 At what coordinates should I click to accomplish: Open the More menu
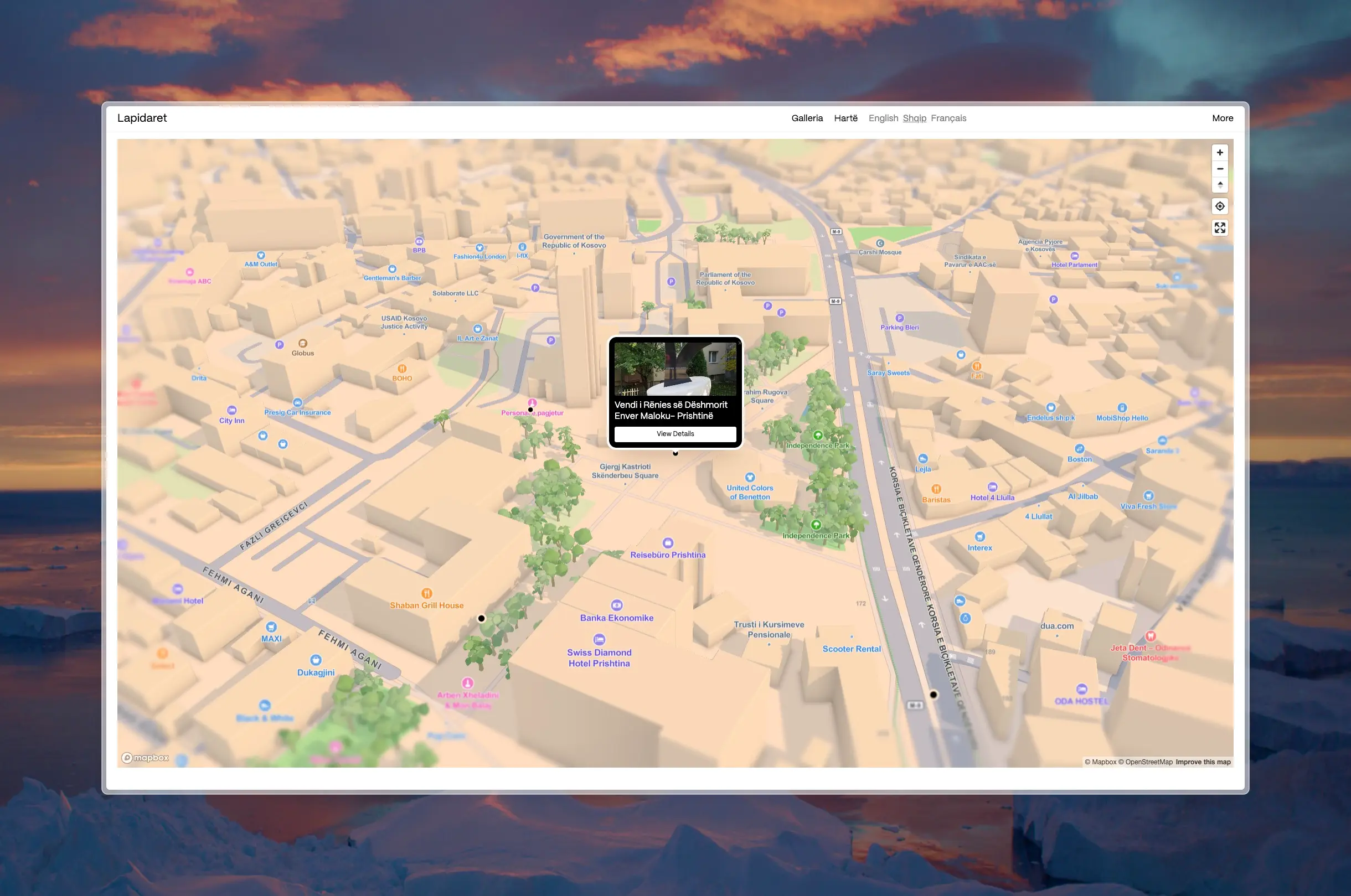click(1223, 118)
